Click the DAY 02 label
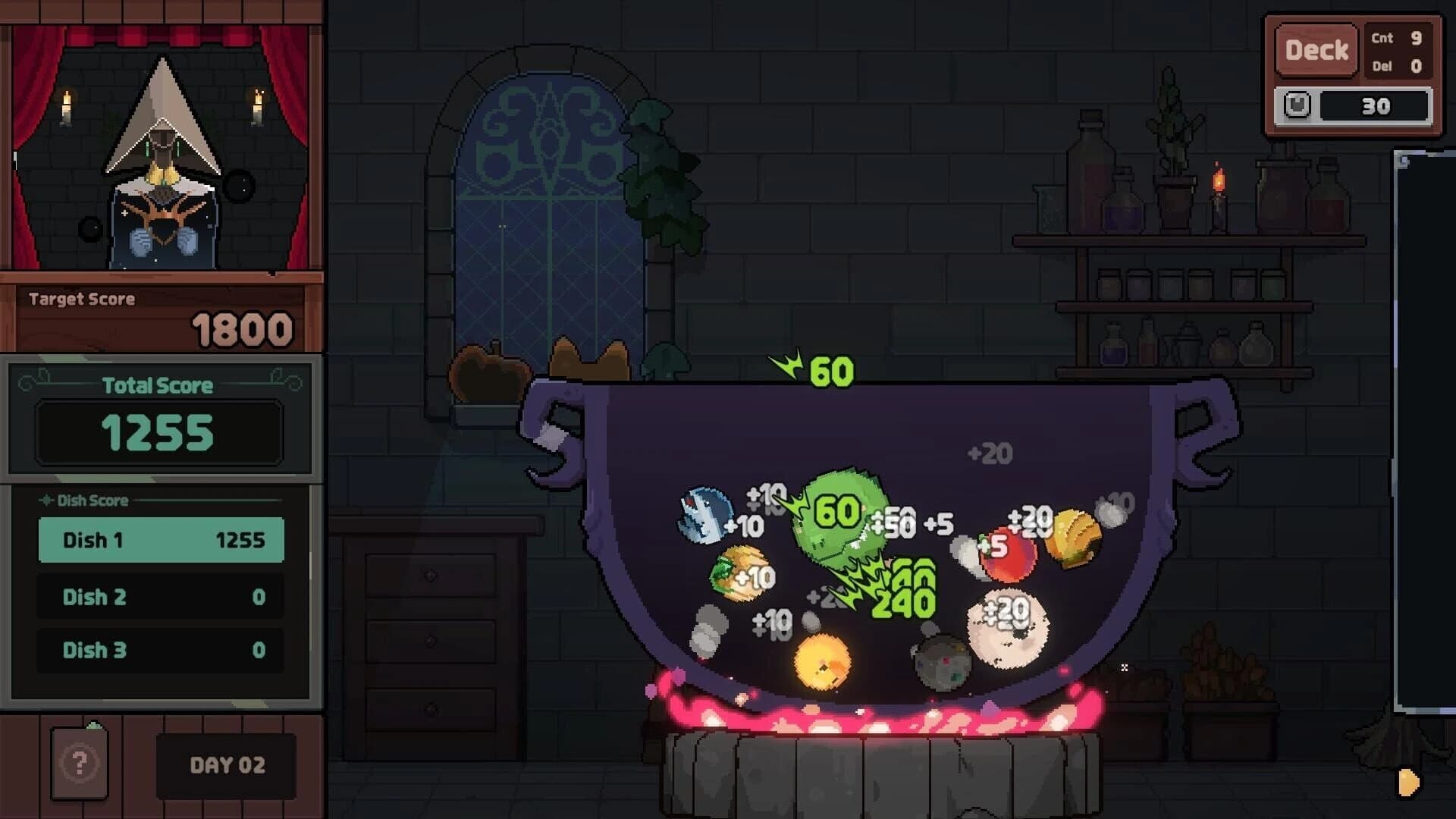1456x819 pixels. (x=225, y=766)
